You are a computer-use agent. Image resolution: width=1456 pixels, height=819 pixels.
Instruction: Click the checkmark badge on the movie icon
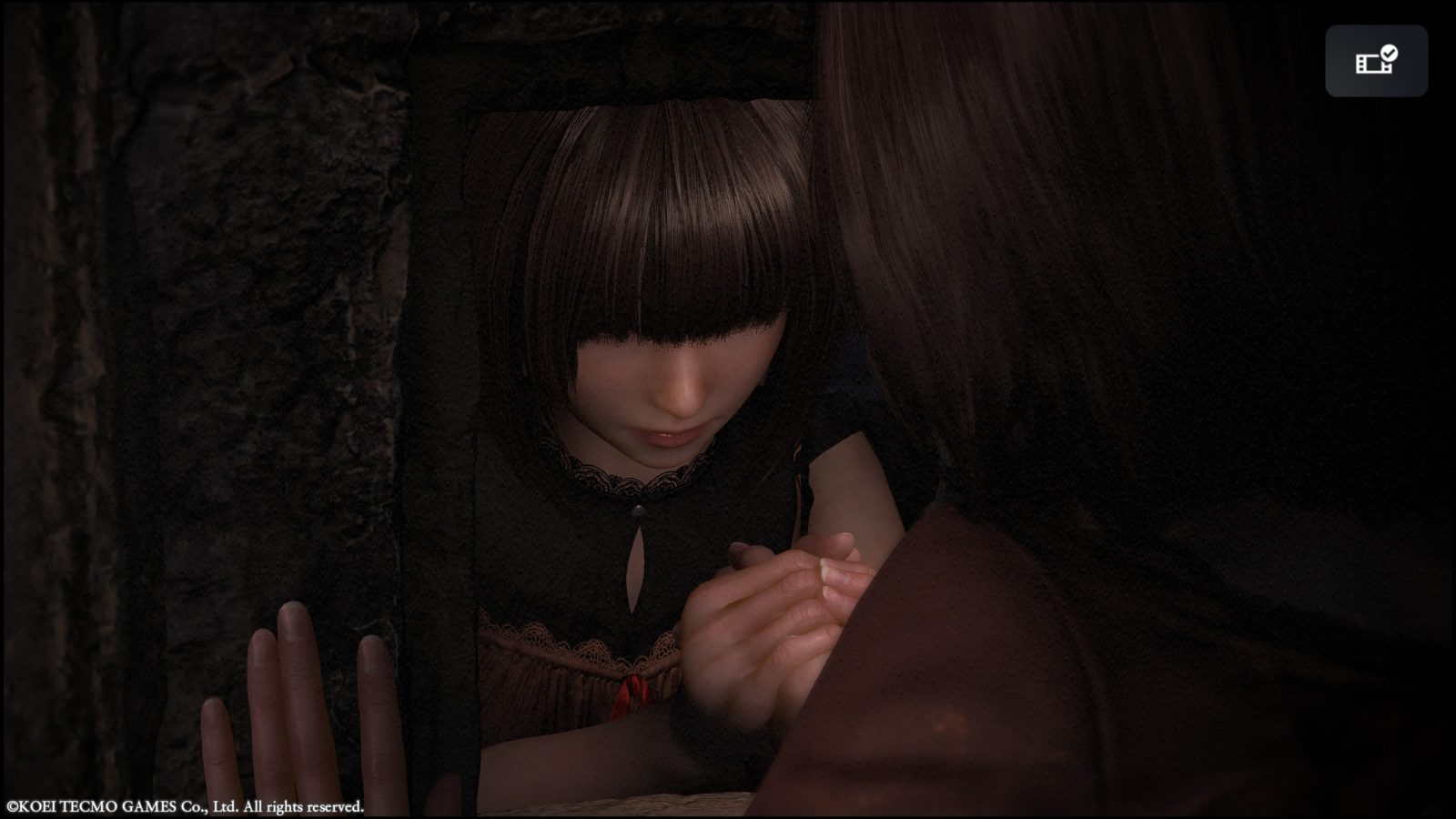click(1387, 53)
